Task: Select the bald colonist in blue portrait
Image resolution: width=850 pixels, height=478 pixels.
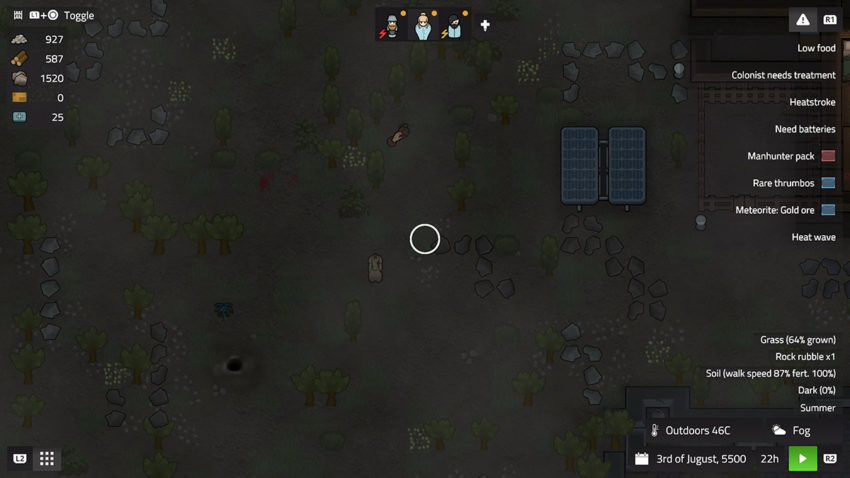Action: point(424,26)
